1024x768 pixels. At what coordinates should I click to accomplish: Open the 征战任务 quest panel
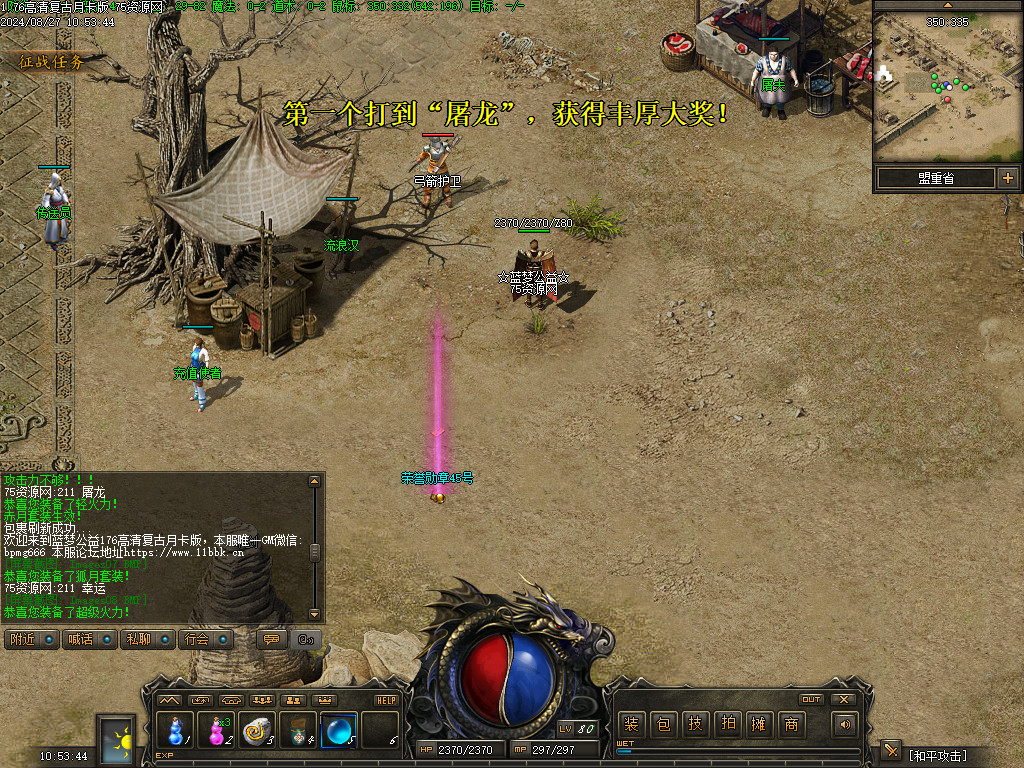[51, 61]
